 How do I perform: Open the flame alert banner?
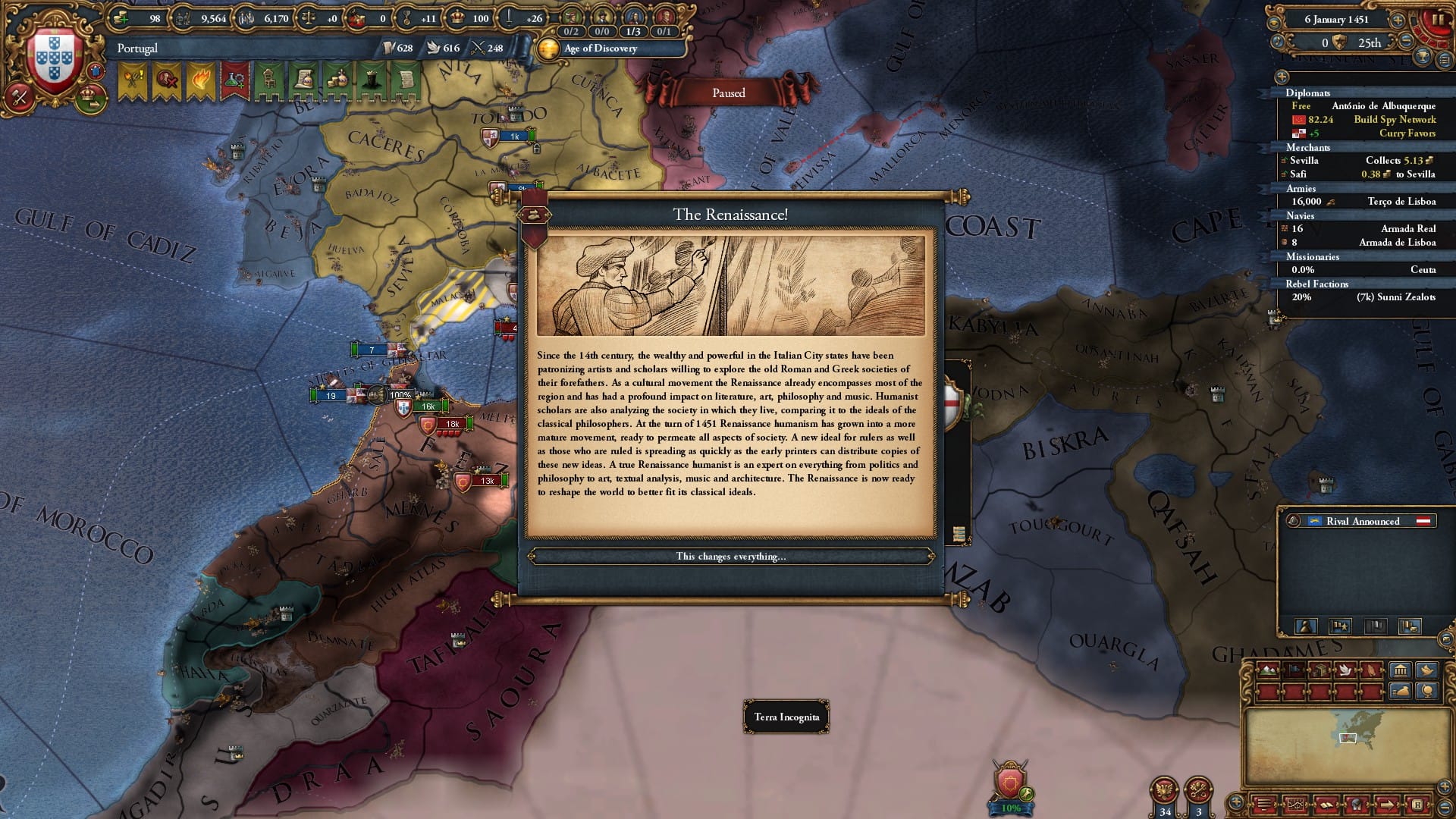click(200, 81)
